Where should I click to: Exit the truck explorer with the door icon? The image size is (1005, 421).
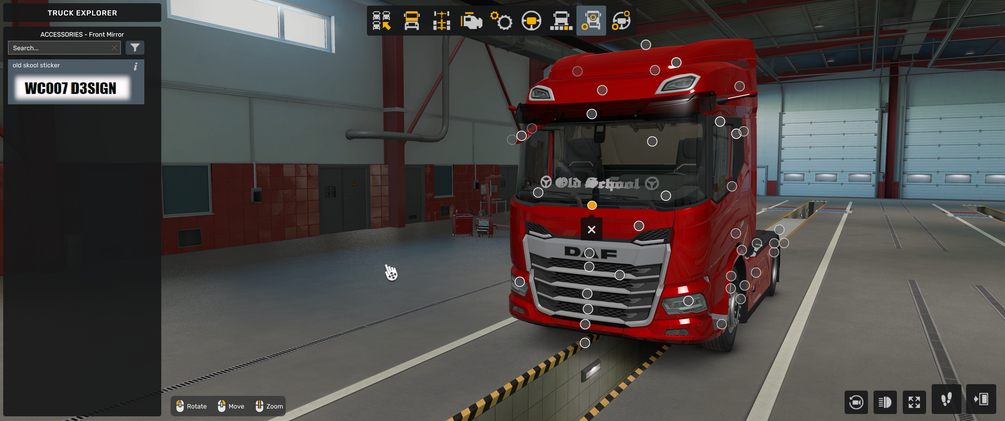click(980, 400)
